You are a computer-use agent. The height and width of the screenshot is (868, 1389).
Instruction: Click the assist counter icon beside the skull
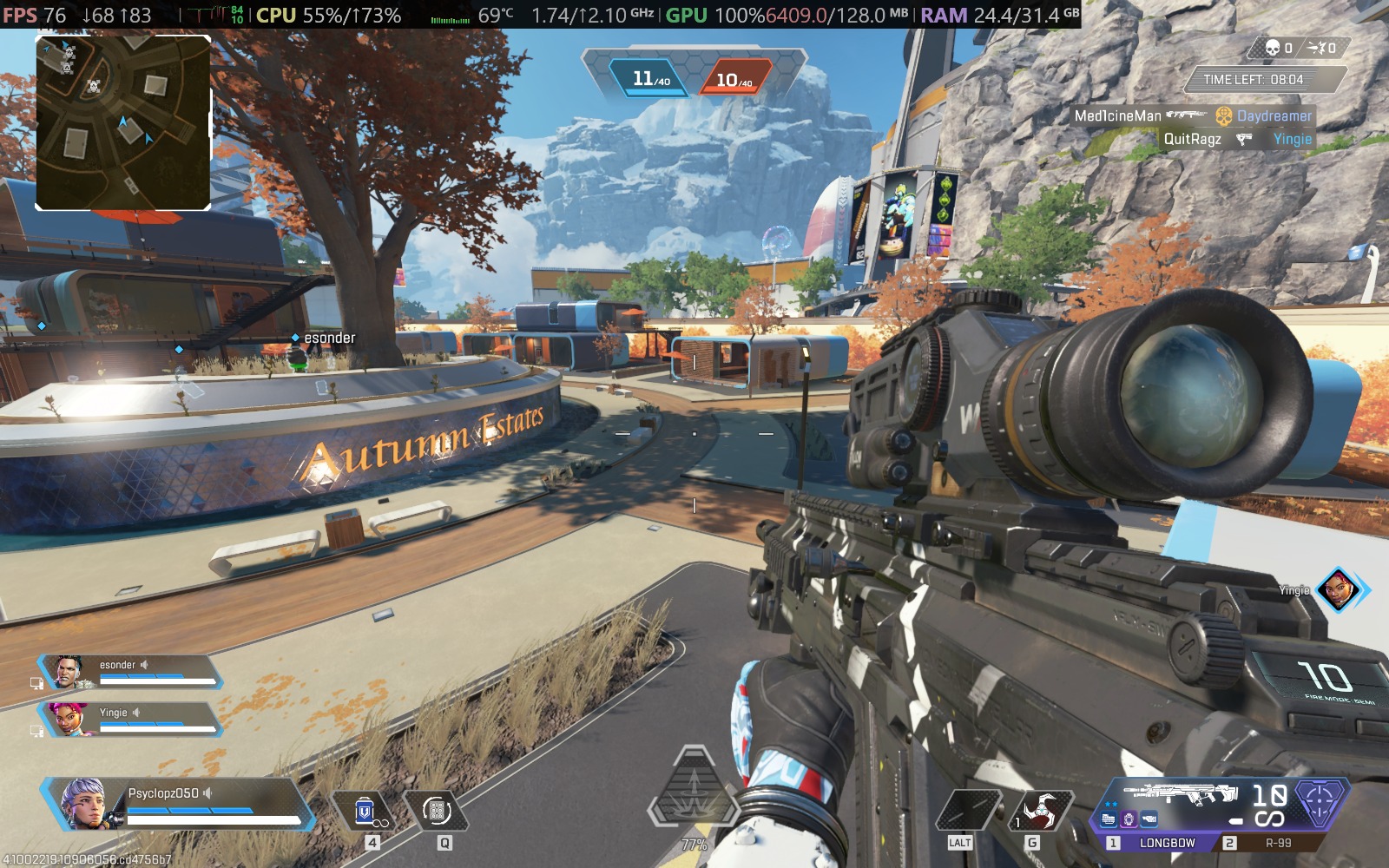coord(1316,49)
